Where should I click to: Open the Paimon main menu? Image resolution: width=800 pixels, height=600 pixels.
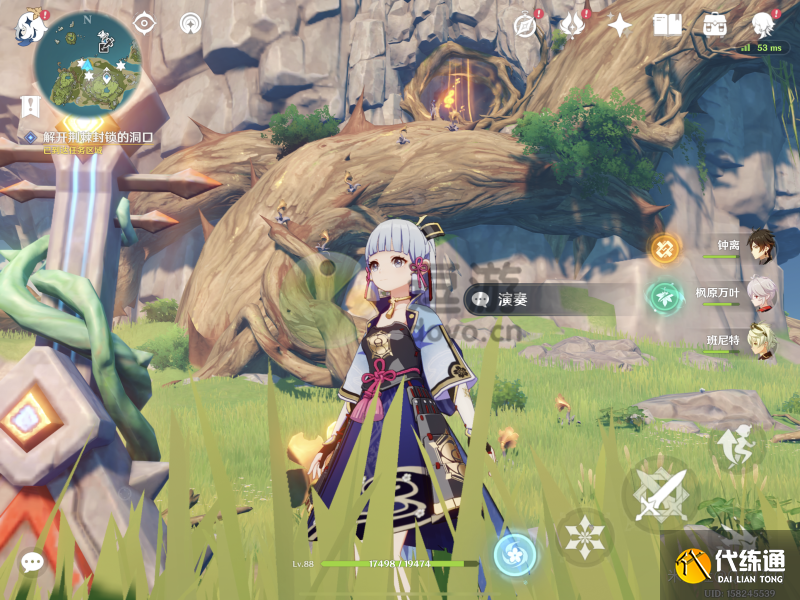pos(27,26)
